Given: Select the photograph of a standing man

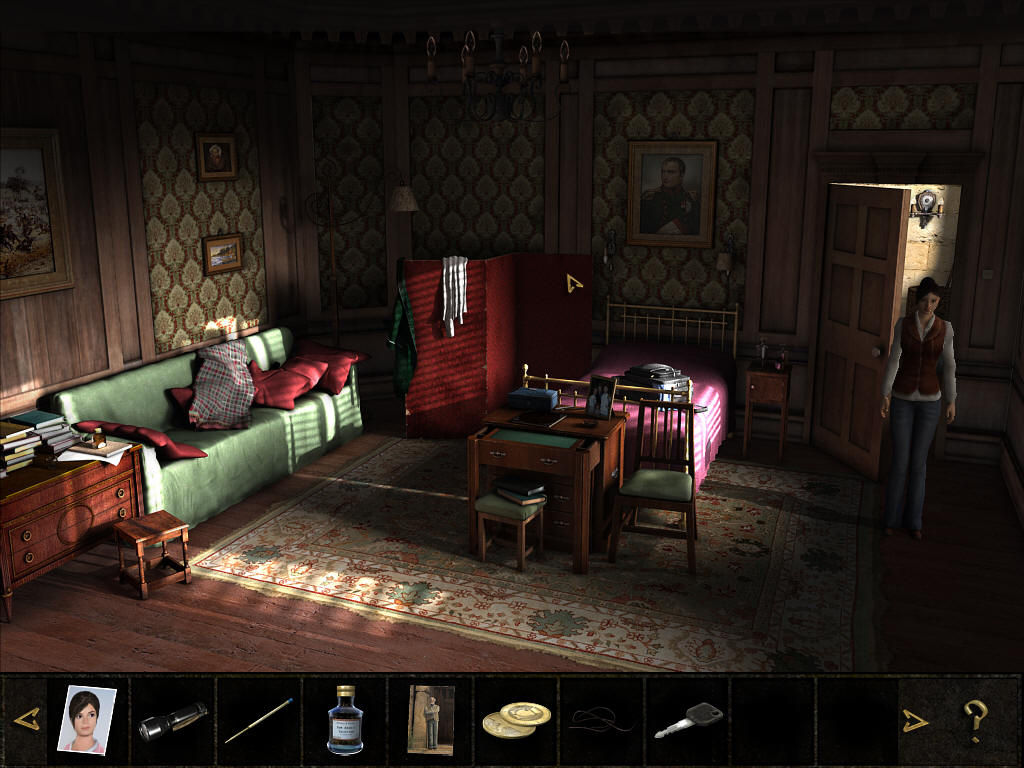Looking at the screenshot, I should [x=431, y=719].
